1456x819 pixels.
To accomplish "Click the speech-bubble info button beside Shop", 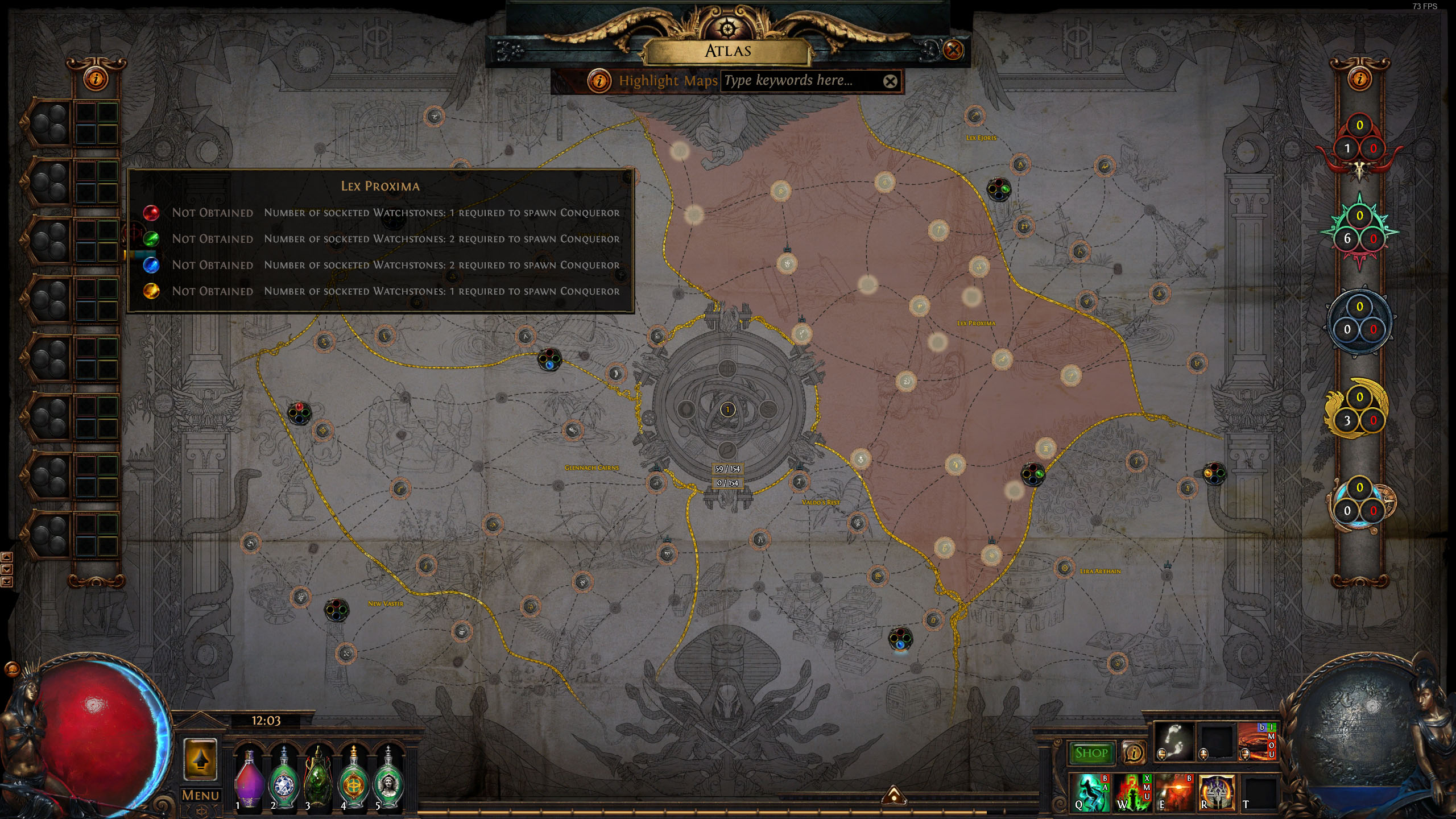I will pos(1134,753).
